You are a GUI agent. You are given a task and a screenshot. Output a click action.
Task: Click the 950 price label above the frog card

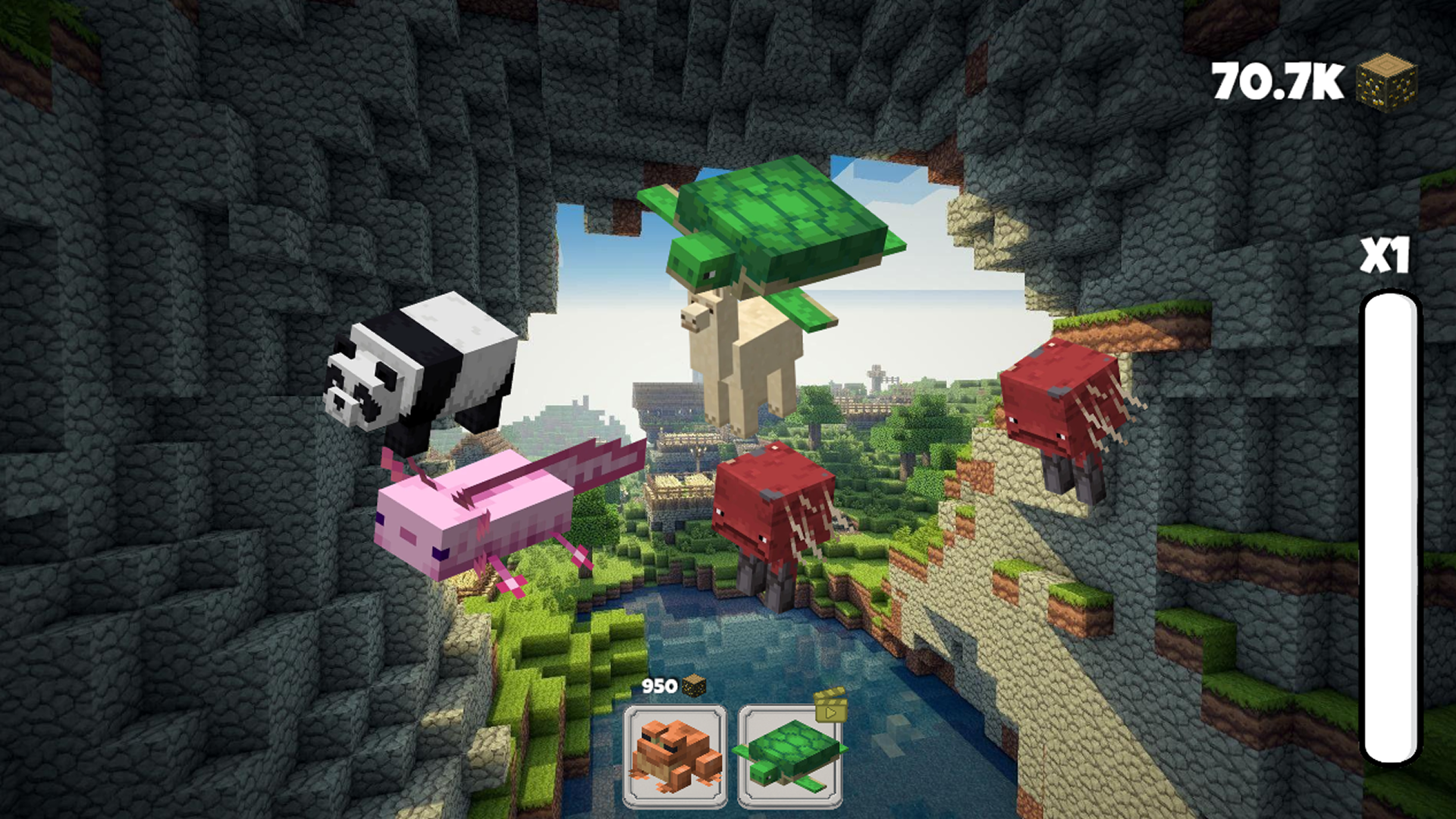click(x=657, y=685)
